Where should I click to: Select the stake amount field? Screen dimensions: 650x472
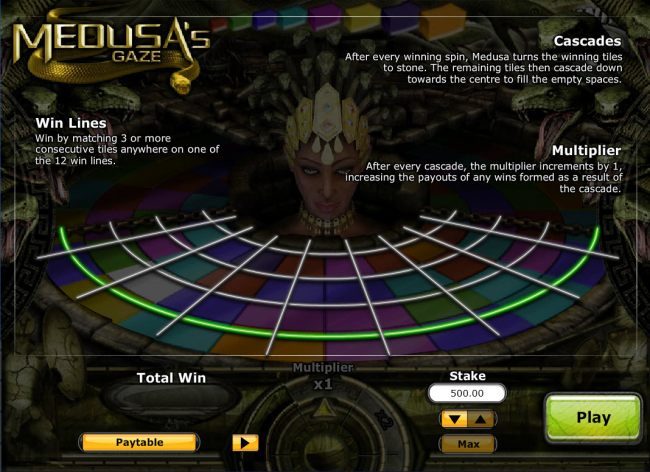[x=467, y=394]
